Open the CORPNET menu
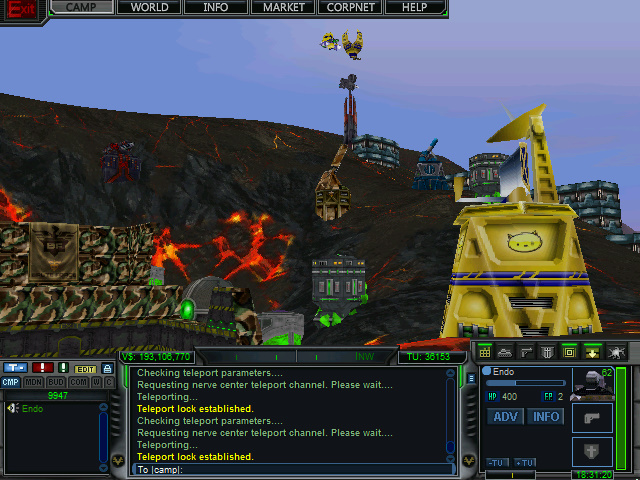This screenshot has width=640, height=480. (349, 7)
